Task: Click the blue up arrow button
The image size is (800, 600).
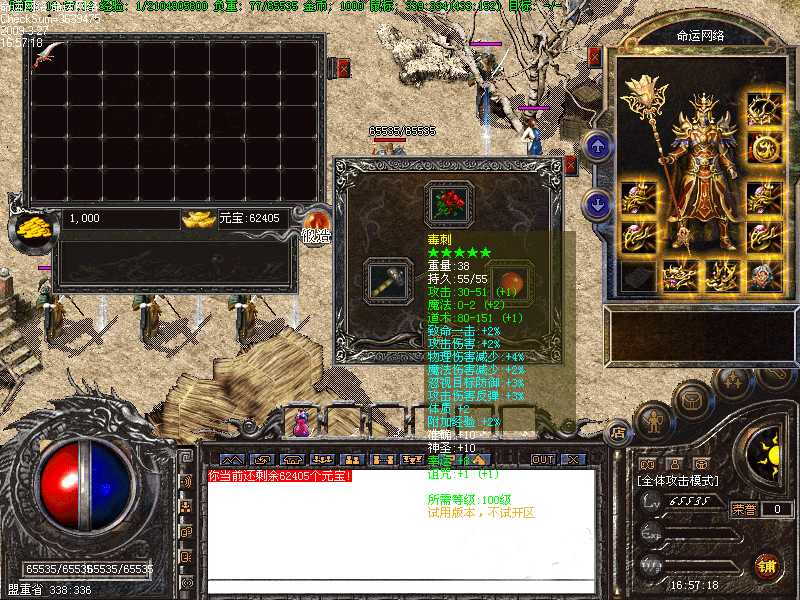Action: click(x=598, y=147)
